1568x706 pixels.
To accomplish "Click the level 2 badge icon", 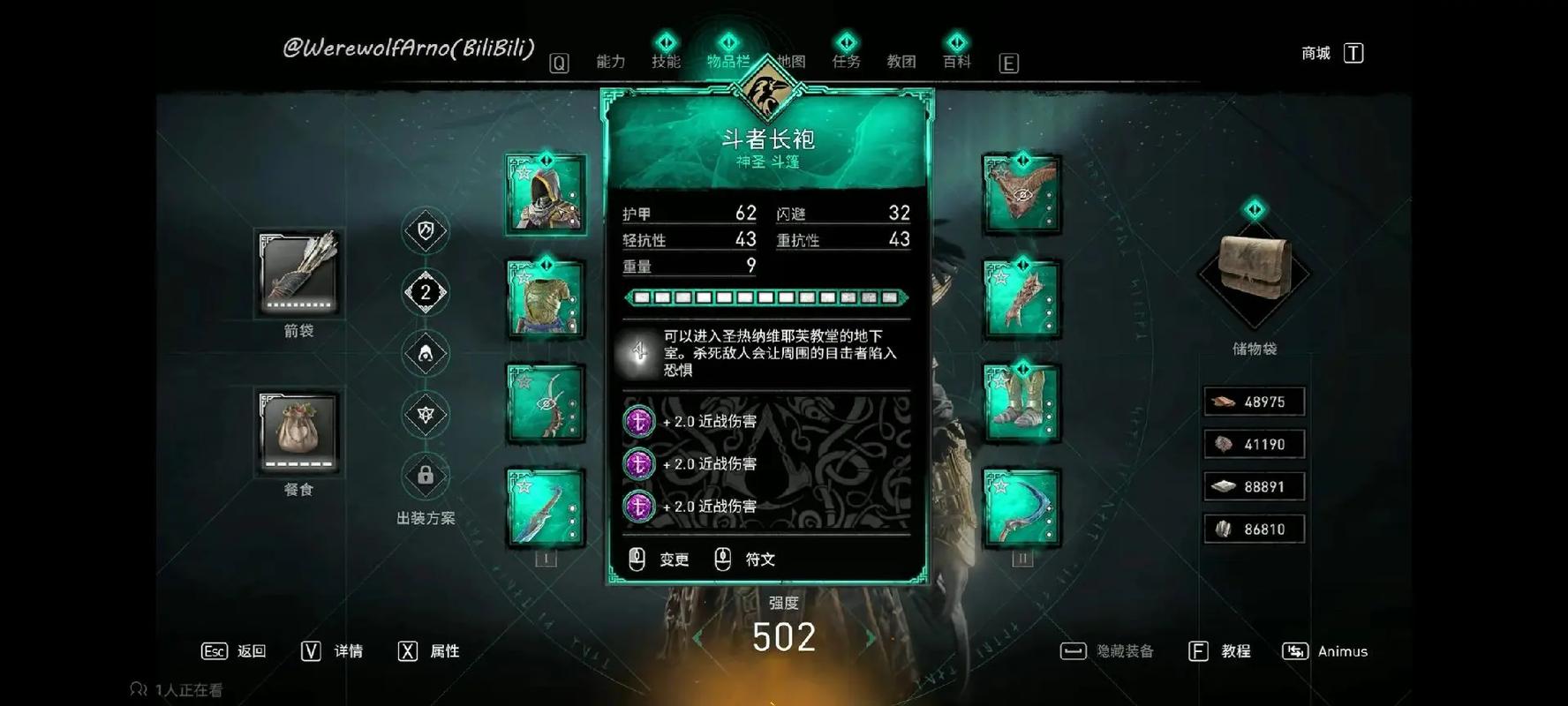I will tap(426, 292).
